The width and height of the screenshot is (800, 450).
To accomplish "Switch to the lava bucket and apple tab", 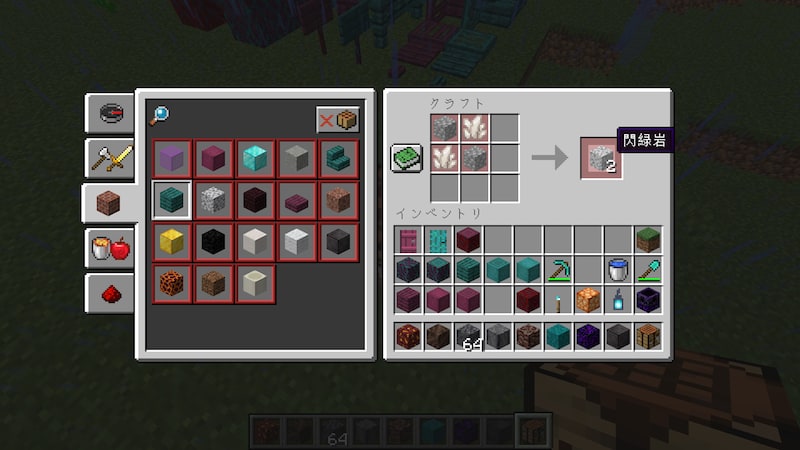I will (109, 247).
